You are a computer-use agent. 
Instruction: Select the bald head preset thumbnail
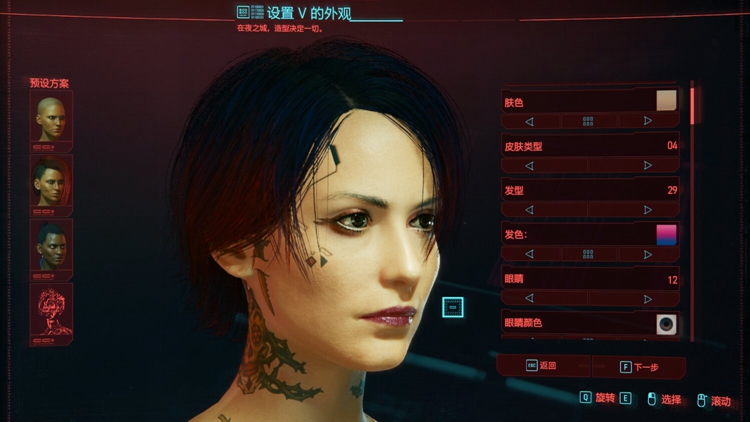point(50,118)
